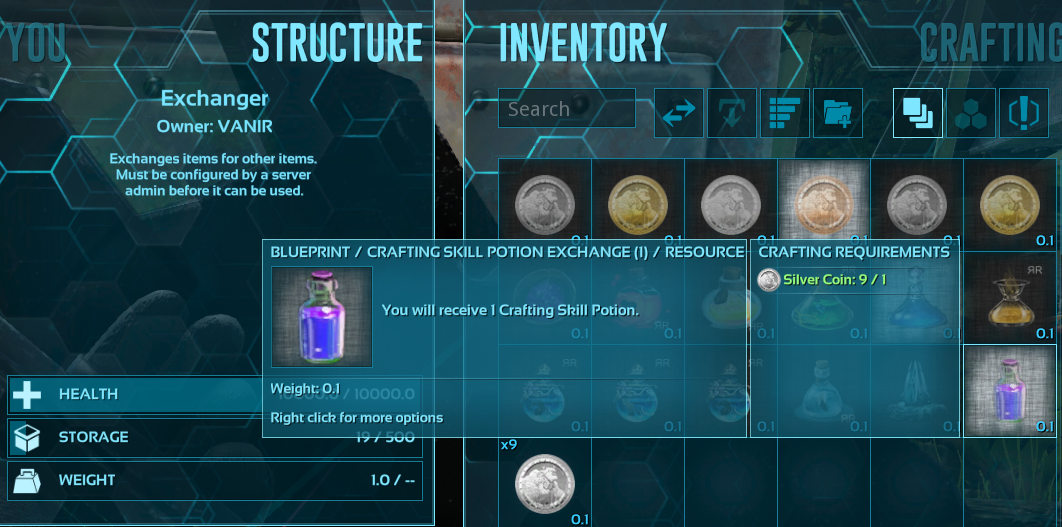Select the highlighted copper coin slot
1062x527 pixels.
pyautogui.click(x=823, y=204)
